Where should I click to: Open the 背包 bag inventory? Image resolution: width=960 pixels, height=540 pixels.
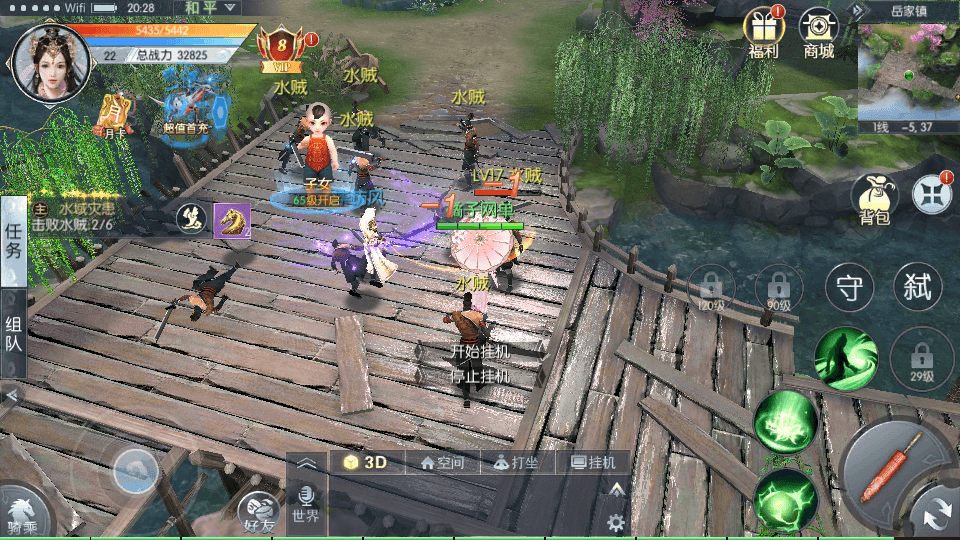click(x=874, y=198)
